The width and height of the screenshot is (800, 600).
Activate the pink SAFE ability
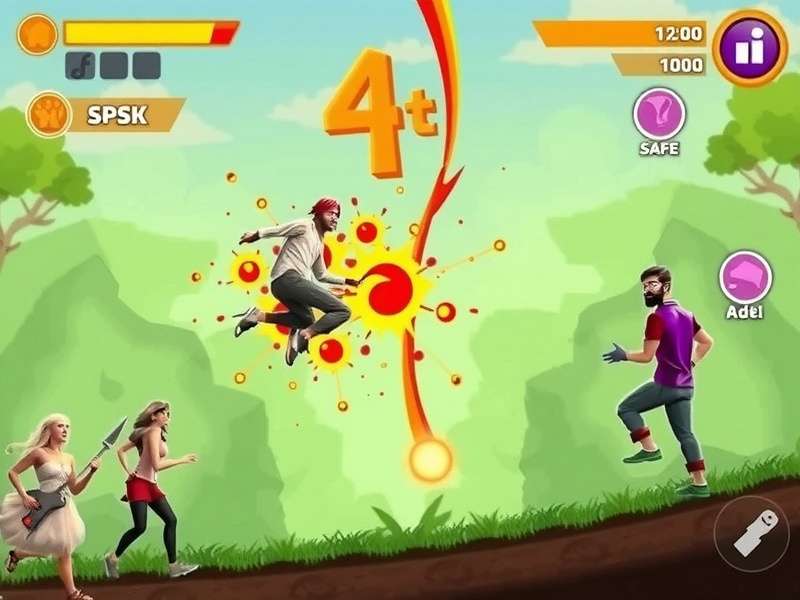(659, 114)
